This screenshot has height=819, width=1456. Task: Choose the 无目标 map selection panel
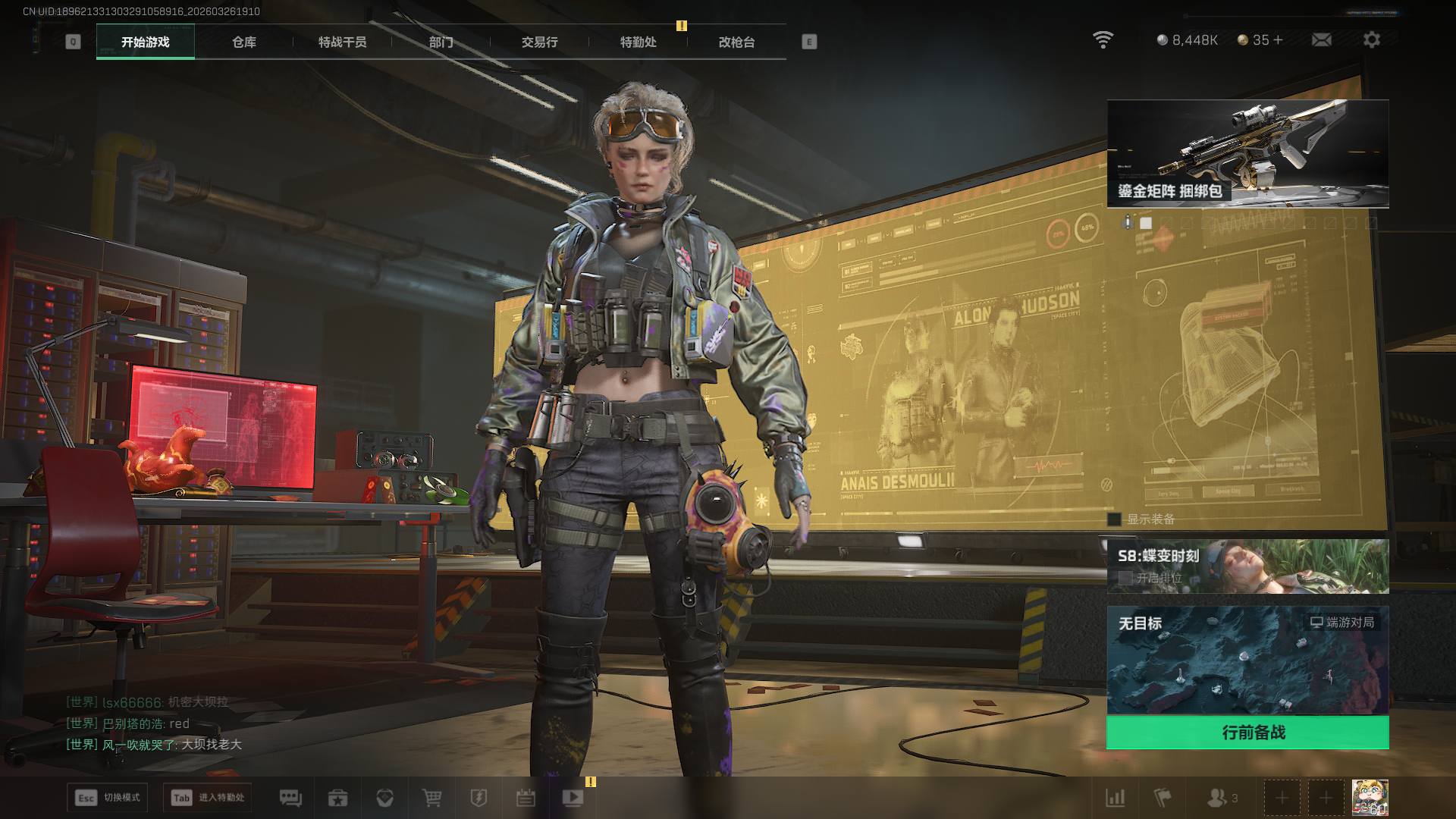[x=1247, y=660]
